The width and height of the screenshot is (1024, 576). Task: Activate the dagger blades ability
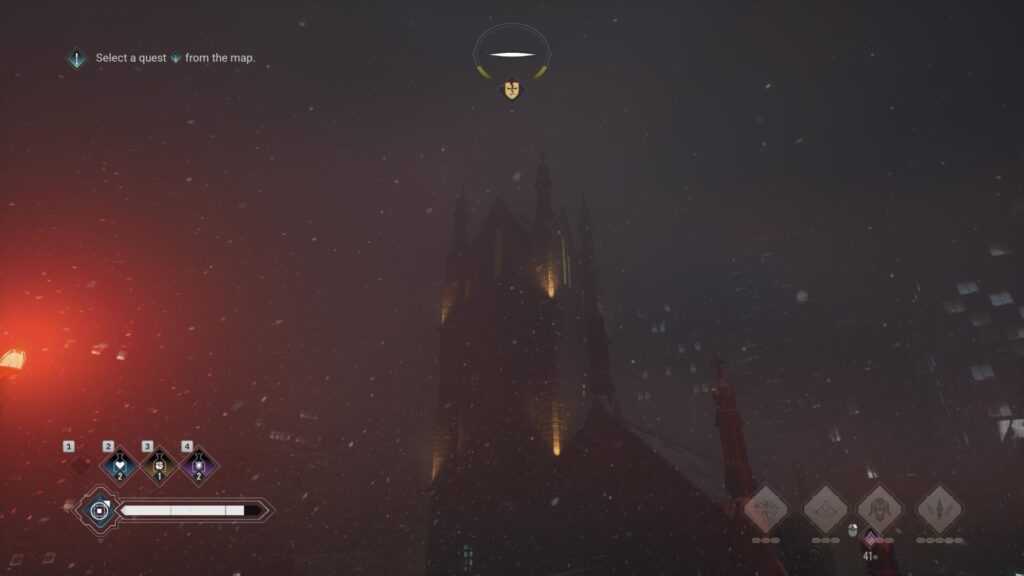coord(940,508)
